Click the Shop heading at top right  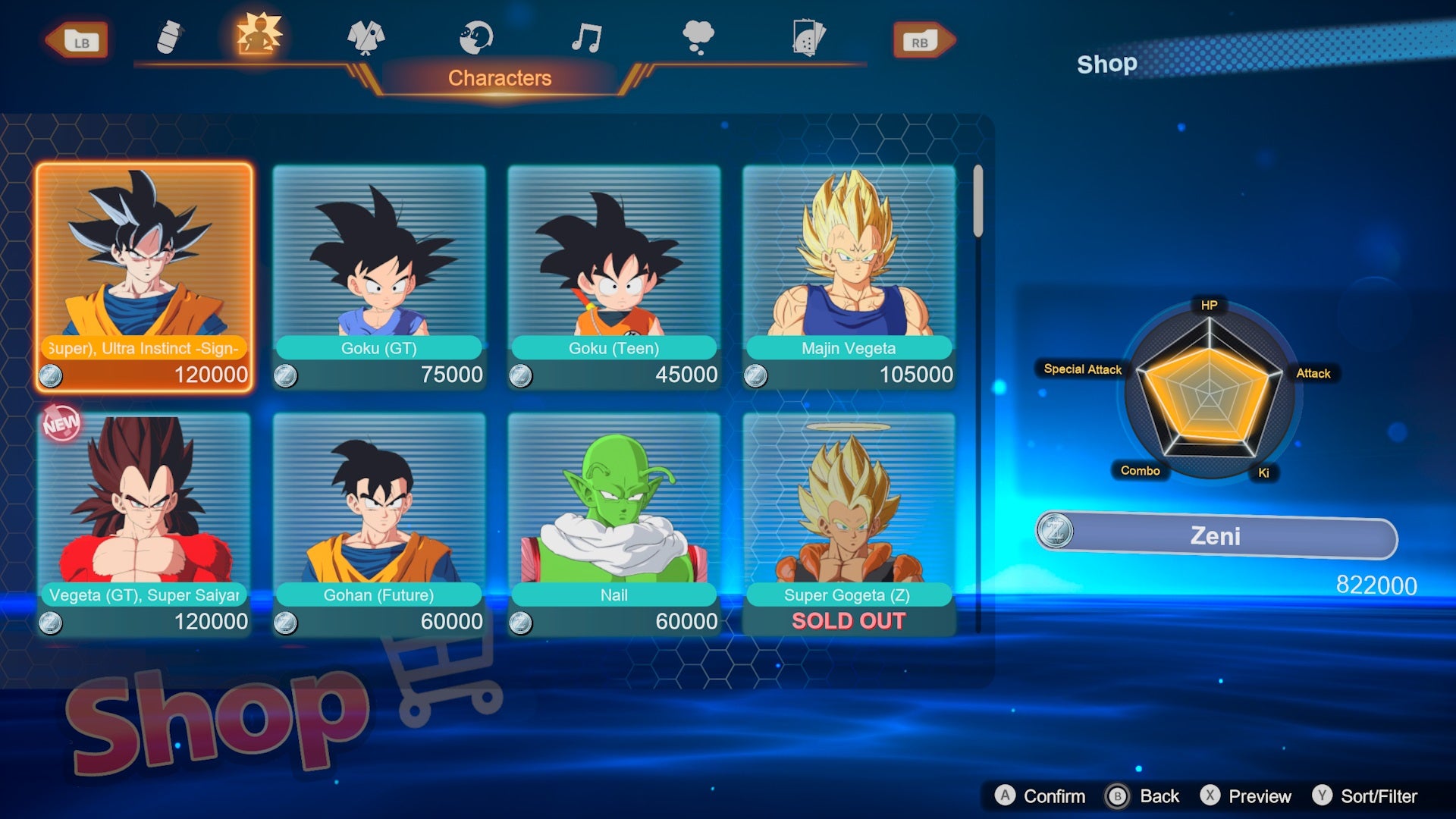(x=1107, y=64)
